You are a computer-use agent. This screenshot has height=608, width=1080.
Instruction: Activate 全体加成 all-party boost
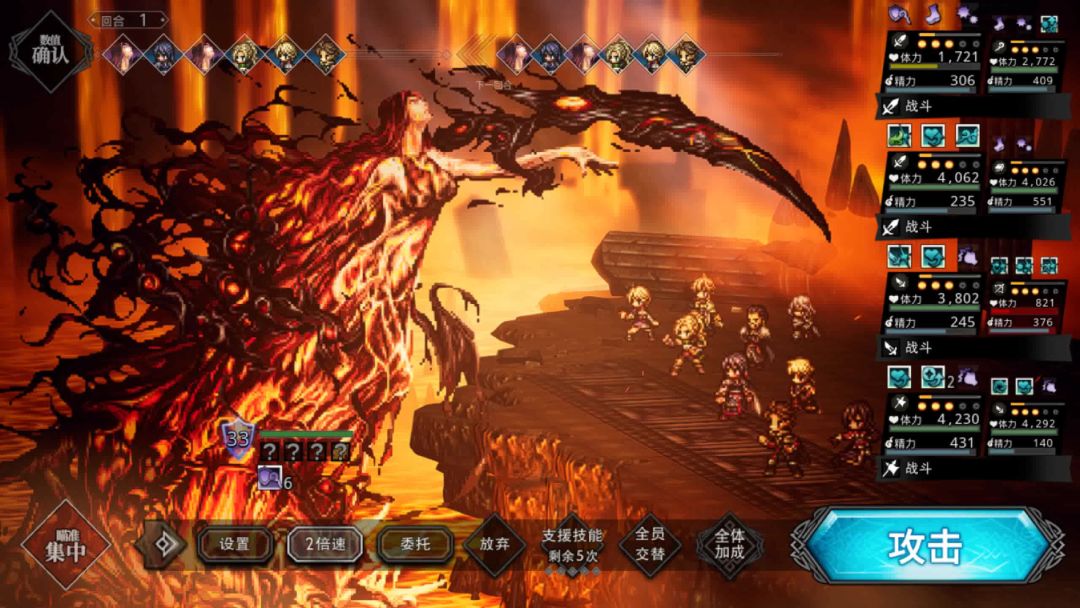click(x=729, y=545)
